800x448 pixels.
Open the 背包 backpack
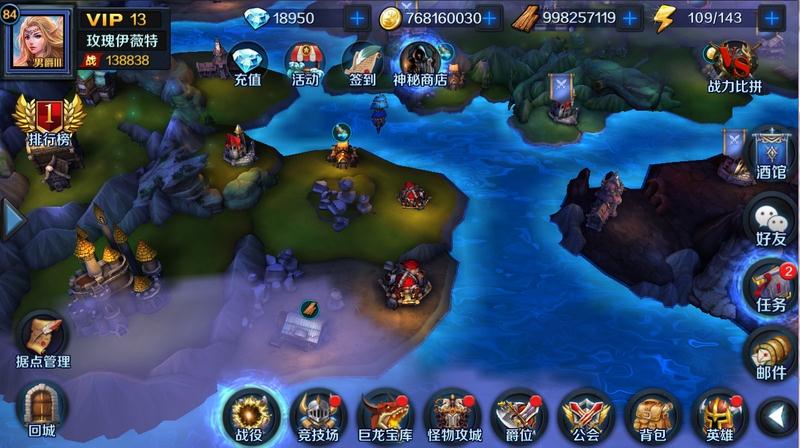pos(653,415)
